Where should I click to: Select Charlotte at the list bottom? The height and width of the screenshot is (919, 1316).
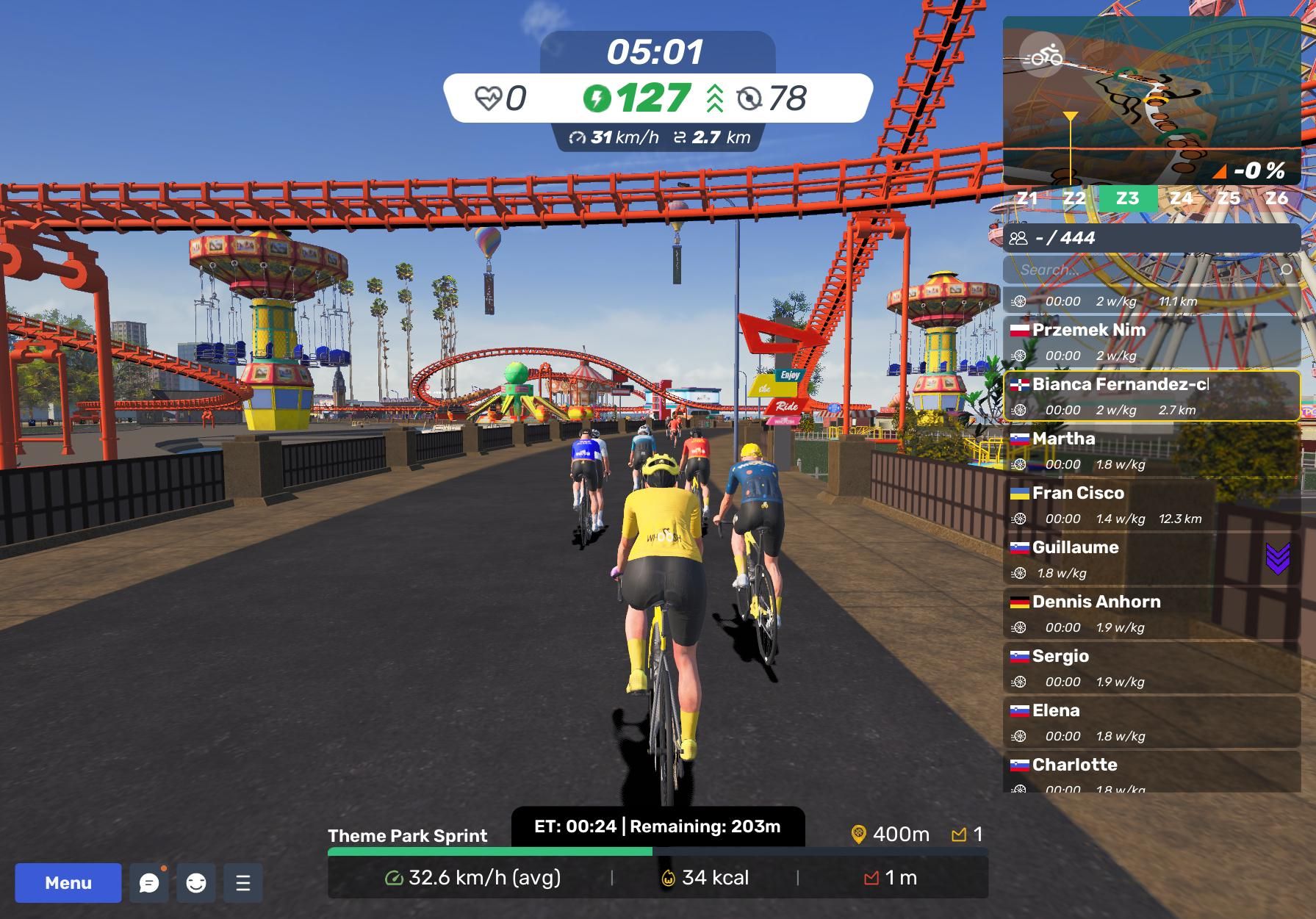[x=1151, y=773]
